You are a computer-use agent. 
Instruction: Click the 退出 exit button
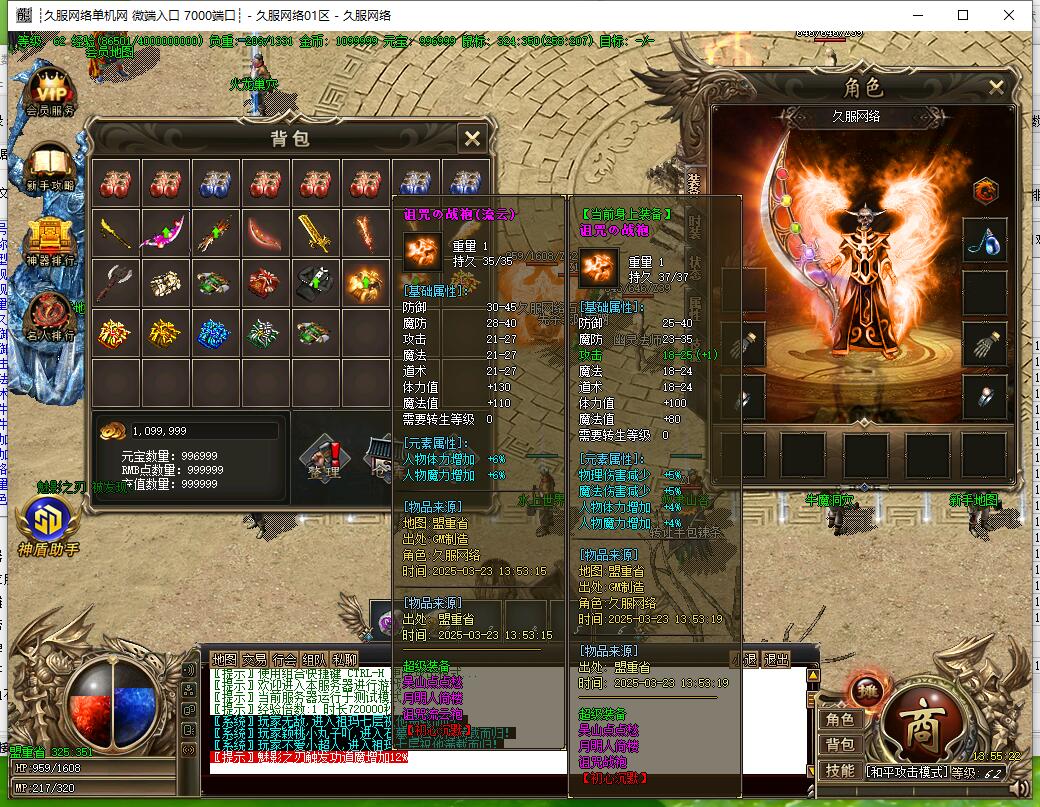[776, 660]
